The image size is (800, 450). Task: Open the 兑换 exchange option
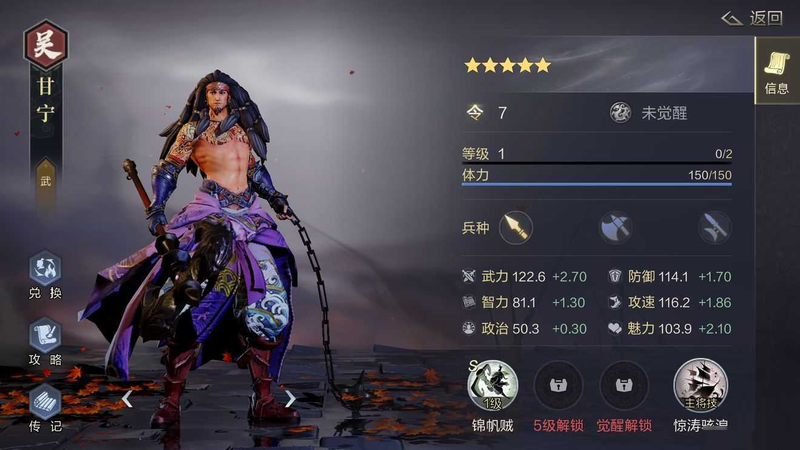(x=45, y=272)
